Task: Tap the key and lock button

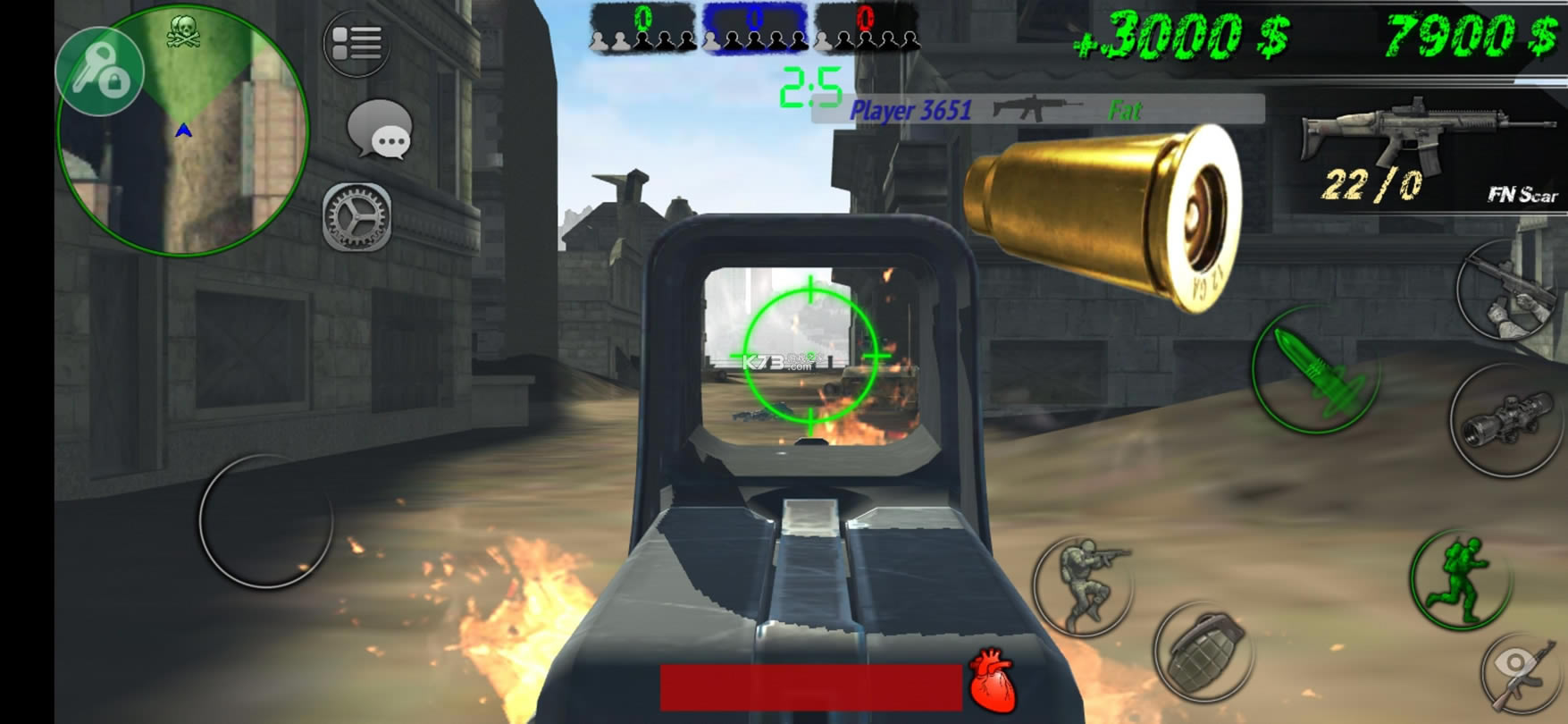Action: [99, 72]
